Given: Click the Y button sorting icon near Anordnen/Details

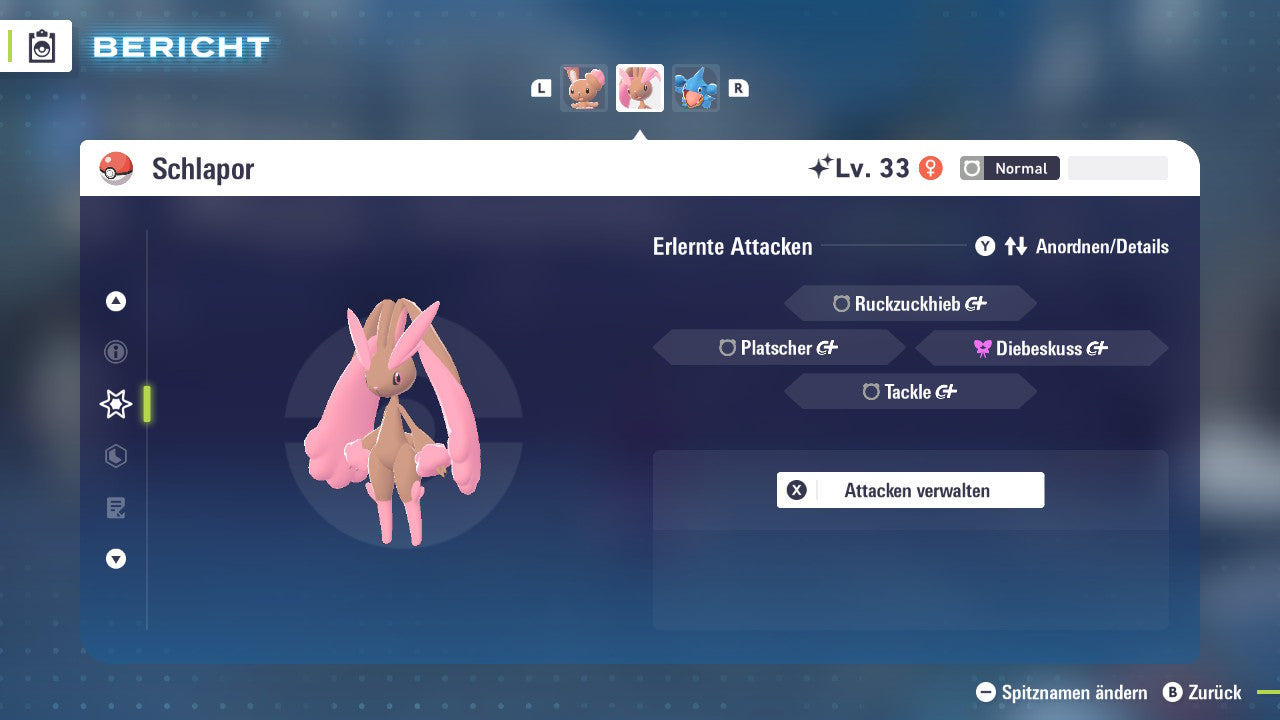Looking at the screenshot, I should click(x=985, y=246).
